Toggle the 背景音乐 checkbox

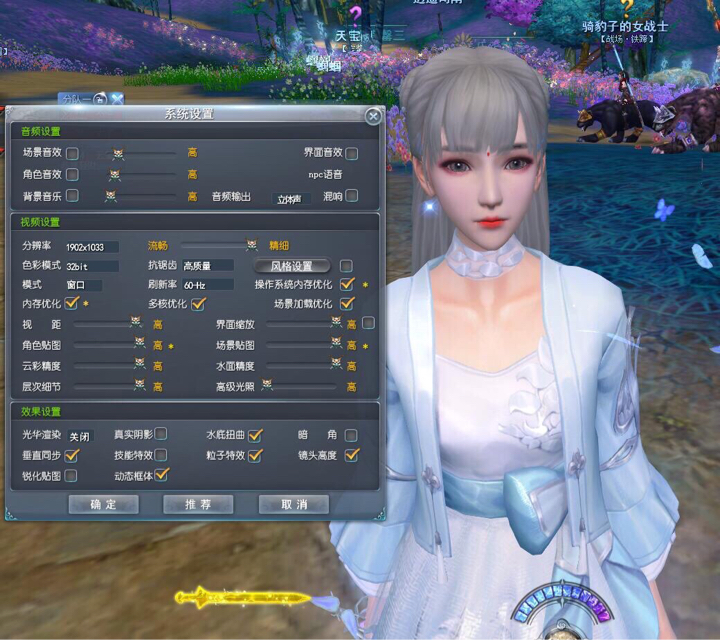(x=73, y=196)
